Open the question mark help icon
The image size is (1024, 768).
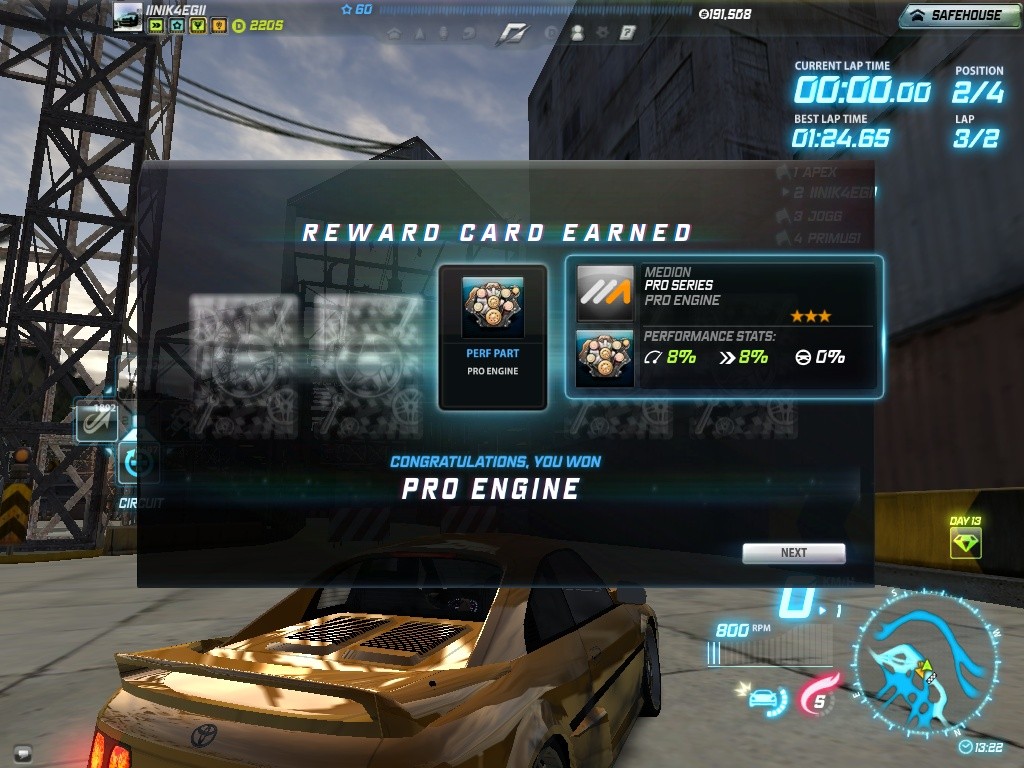click(628, 33)
